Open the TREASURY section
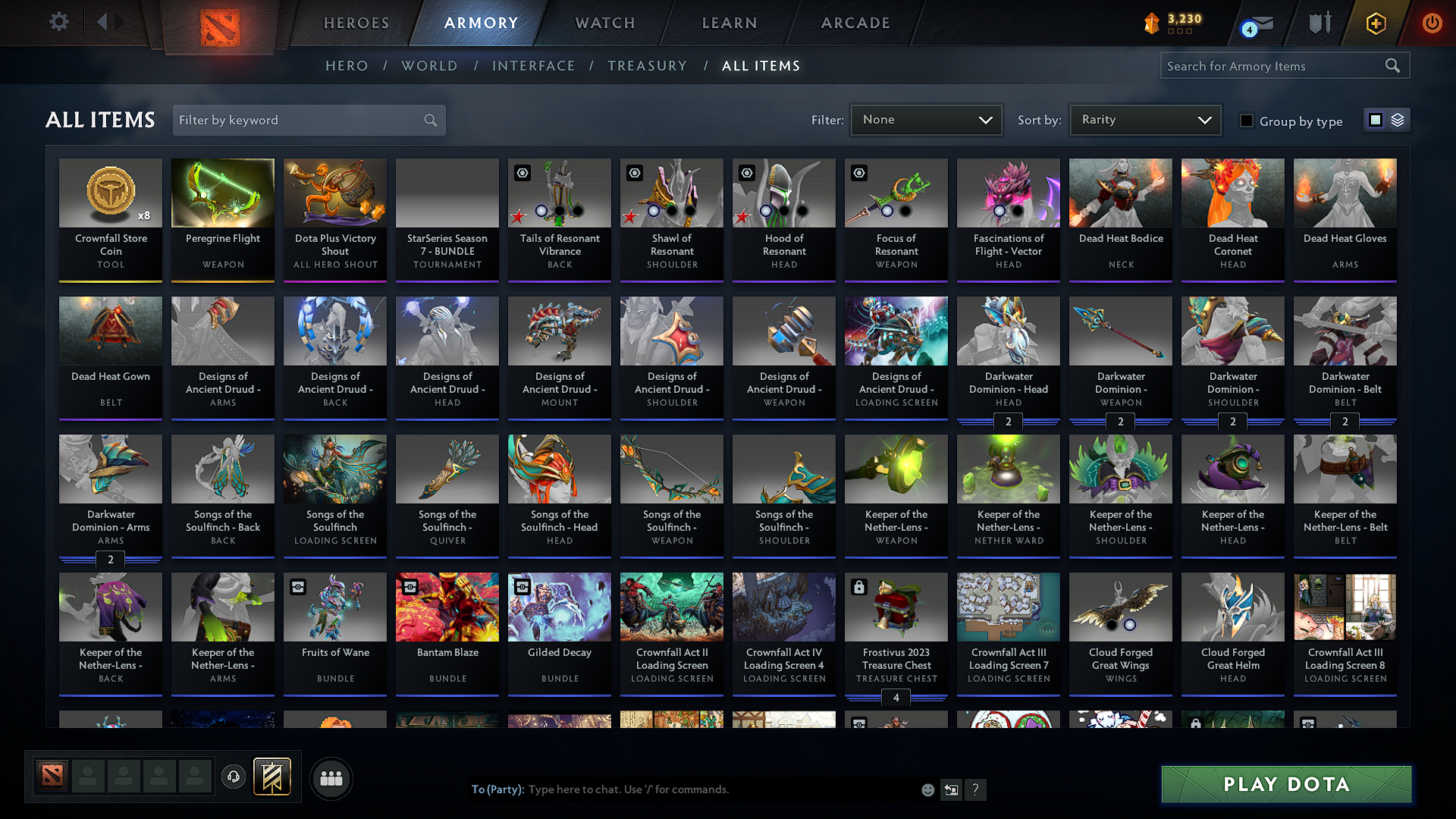This screenshot has height=819, width=1456. pos(647,66)
